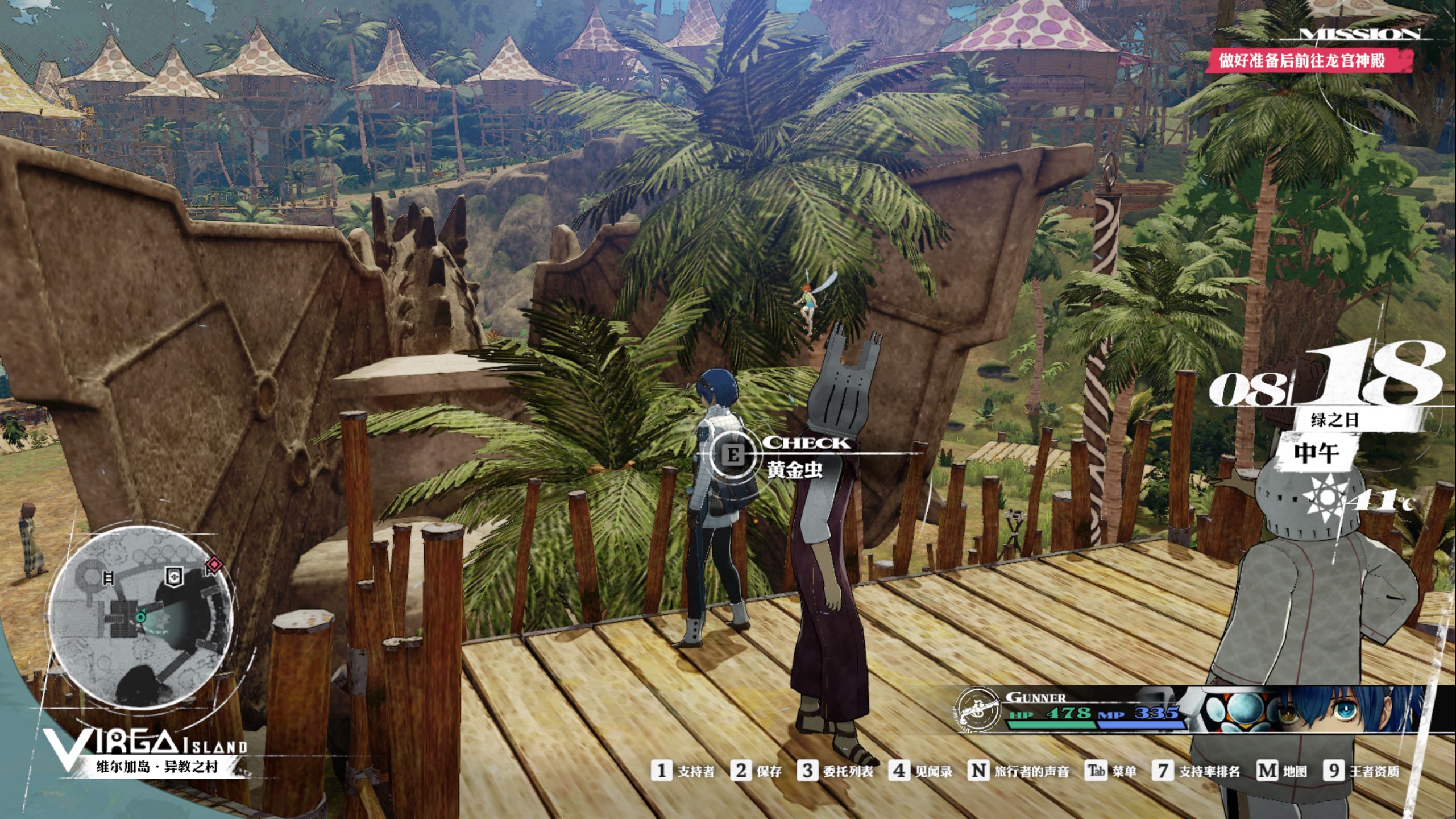This screenshot has width=1456, height=819.
Task: Open the 委托列表 quest list
Action: tap(835, 771)
